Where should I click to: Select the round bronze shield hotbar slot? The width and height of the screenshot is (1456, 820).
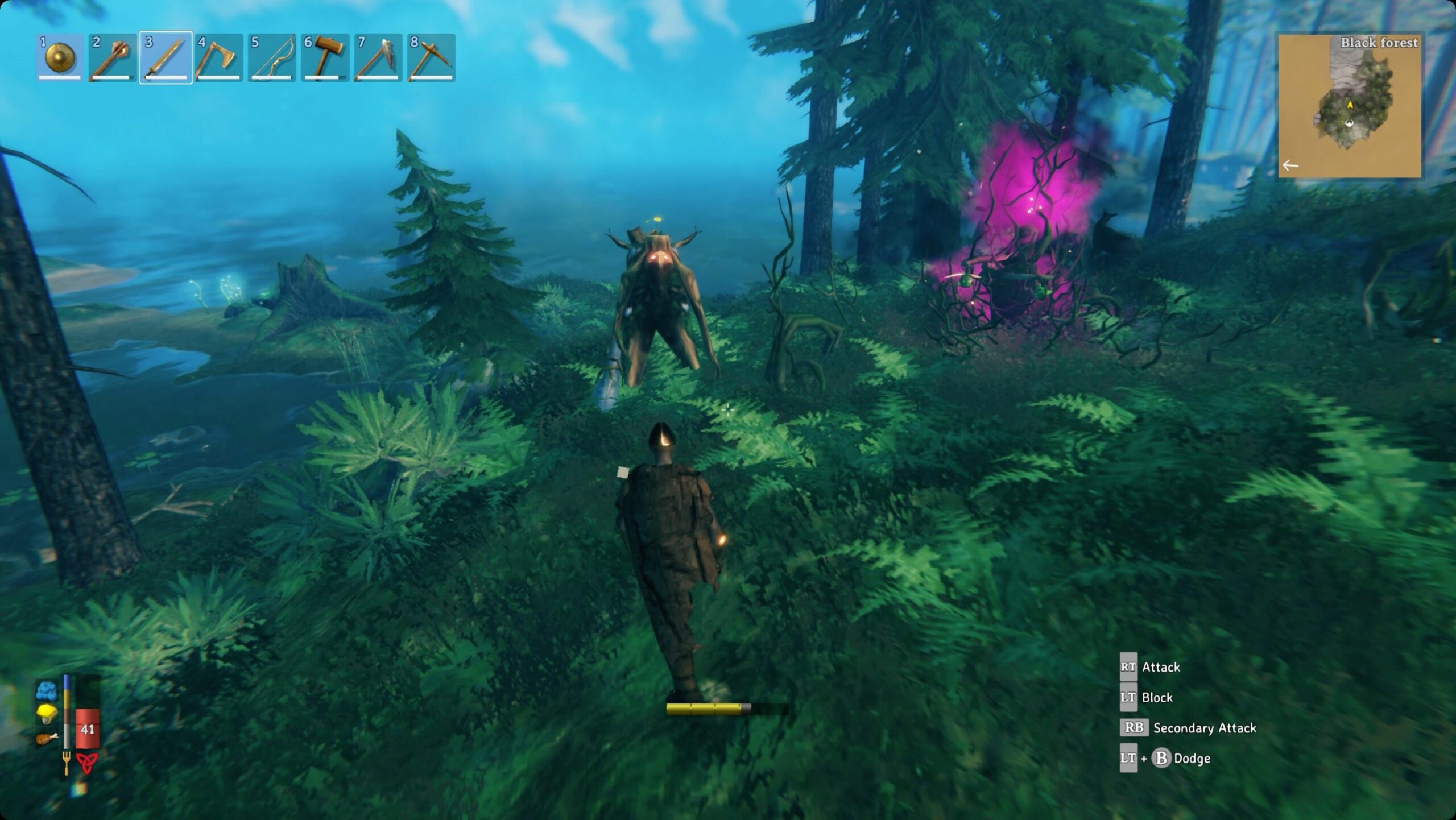[x=60, y=57]
